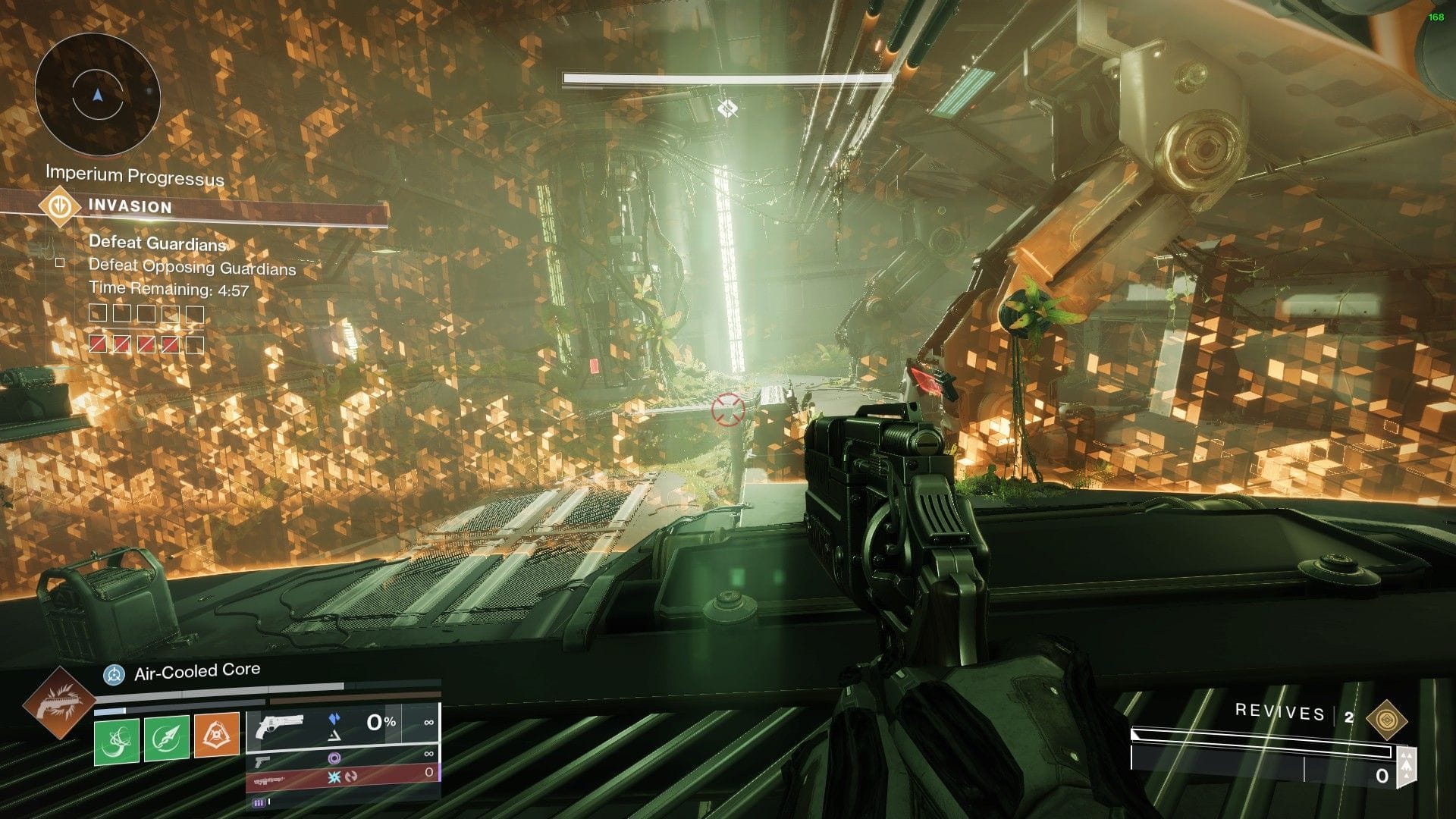Trigger the green arrow melee ability
The width and height of the screenshot is (1456, 819).
pyautogui.click(x=166, y=739)
